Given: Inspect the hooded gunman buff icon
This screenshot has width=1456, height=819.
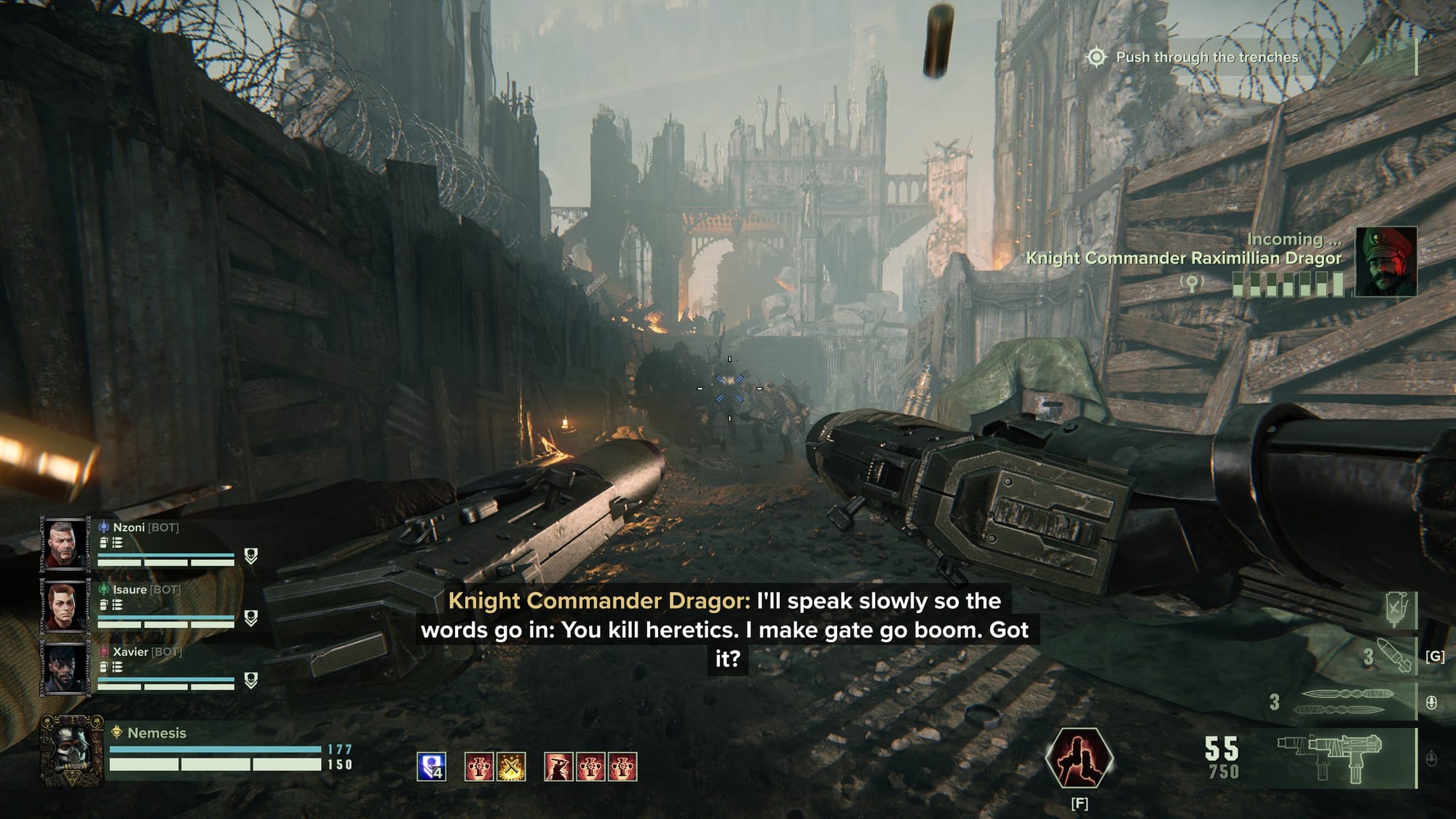Looking at the screenshot, I should [x=558, y=767].
